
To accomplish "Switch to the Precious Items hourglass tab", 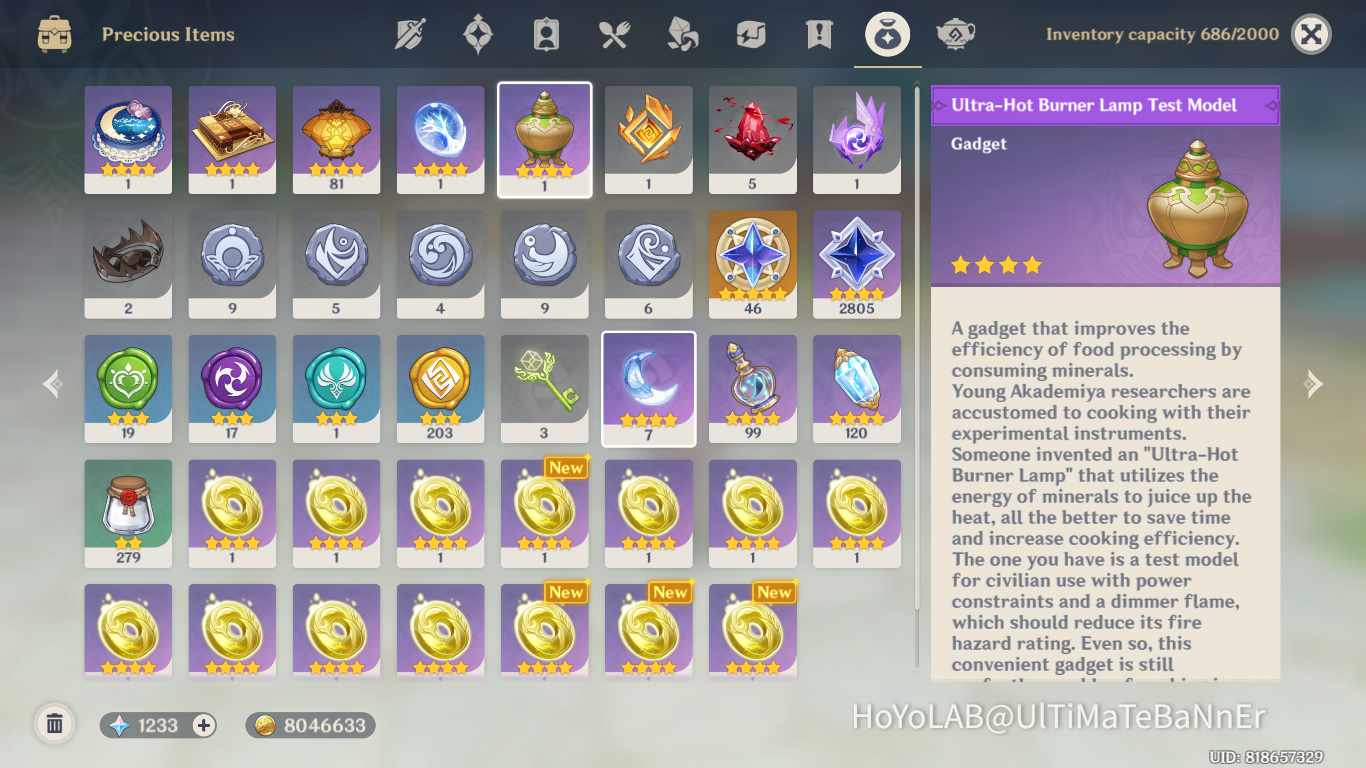I will (886, 33).
